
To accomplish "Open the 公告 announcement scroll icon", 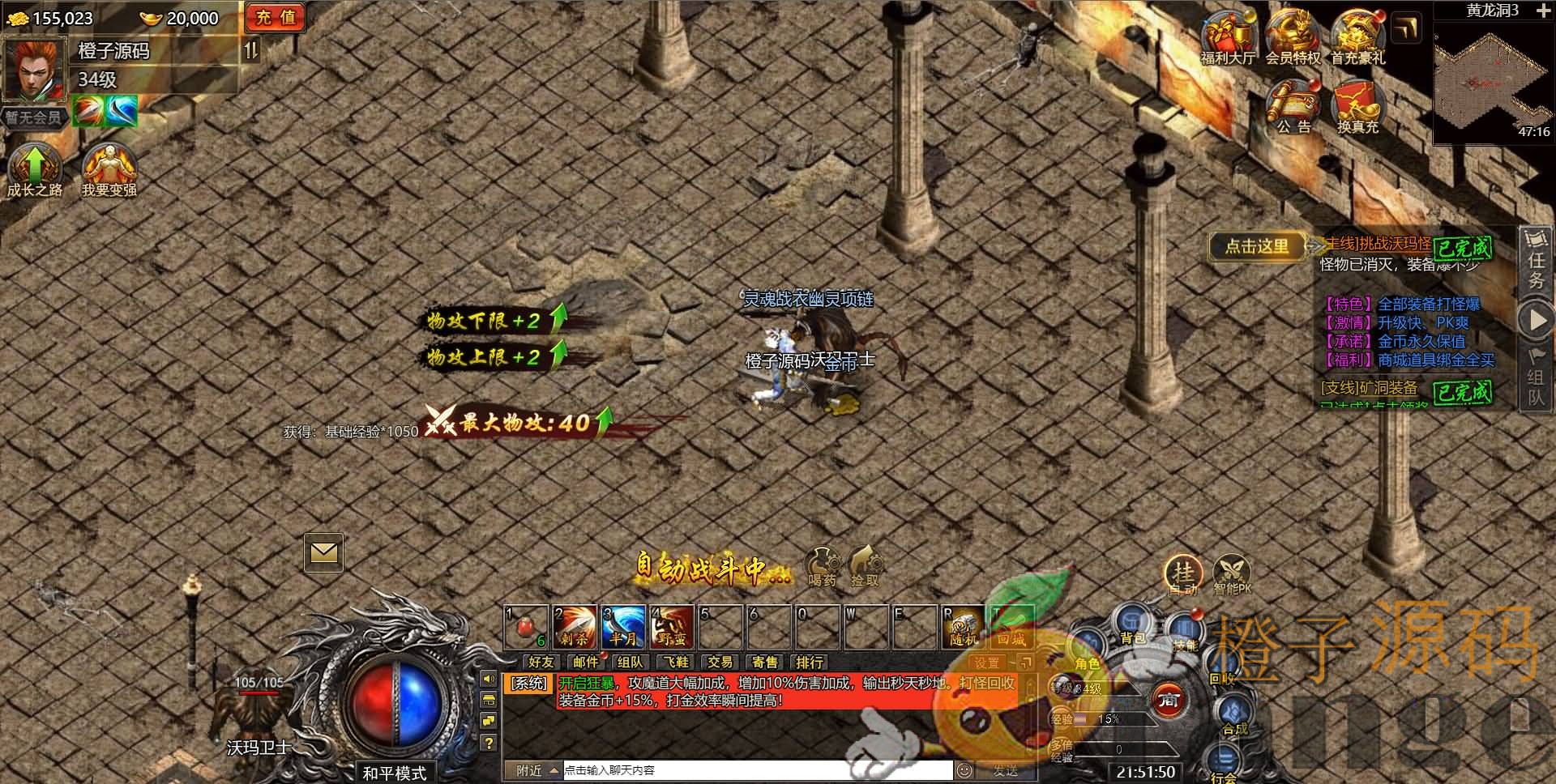I will click(1293, 104).
